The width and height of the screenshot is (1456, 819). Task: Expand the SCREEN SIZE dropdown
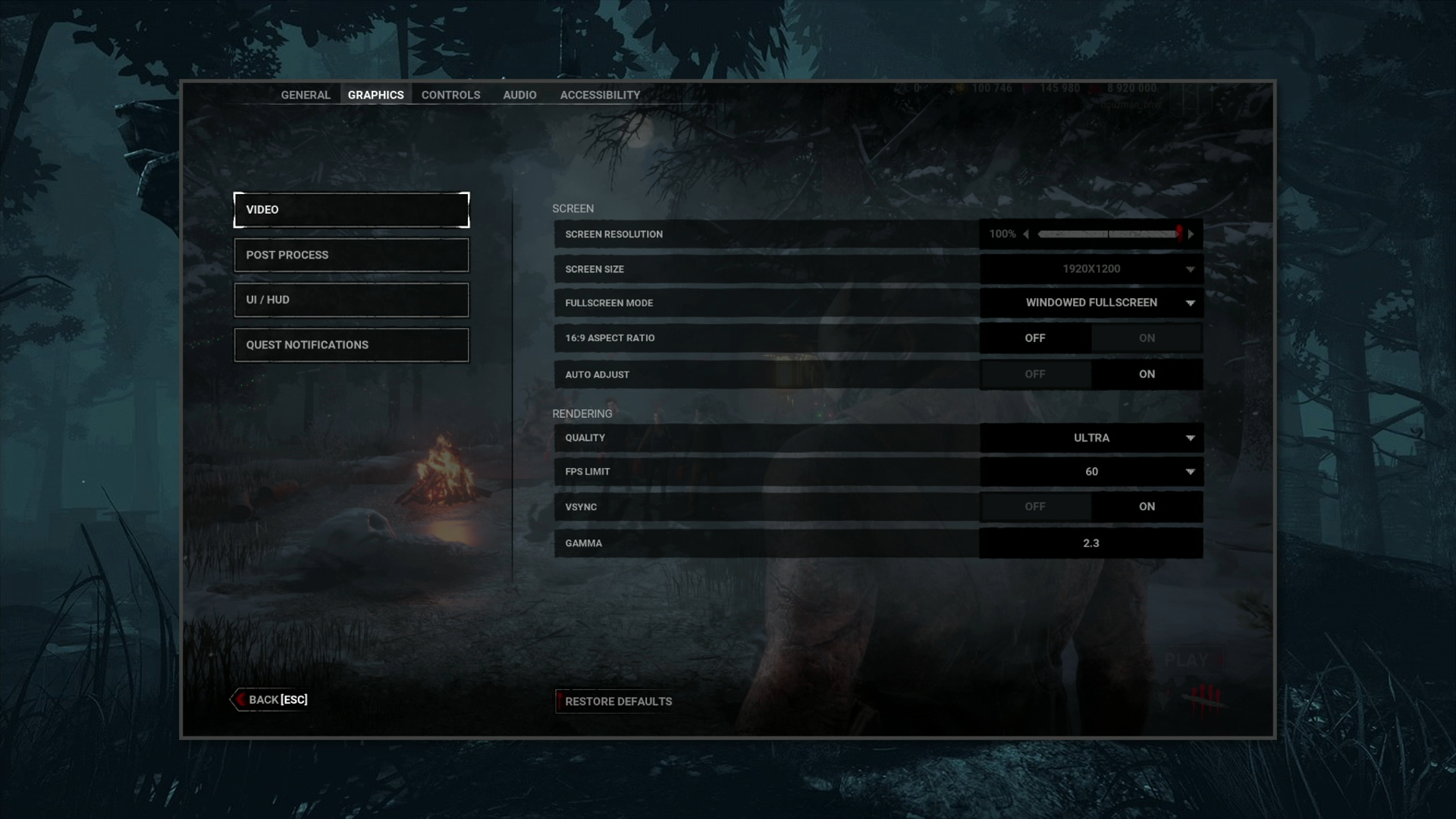point(1191,268)
